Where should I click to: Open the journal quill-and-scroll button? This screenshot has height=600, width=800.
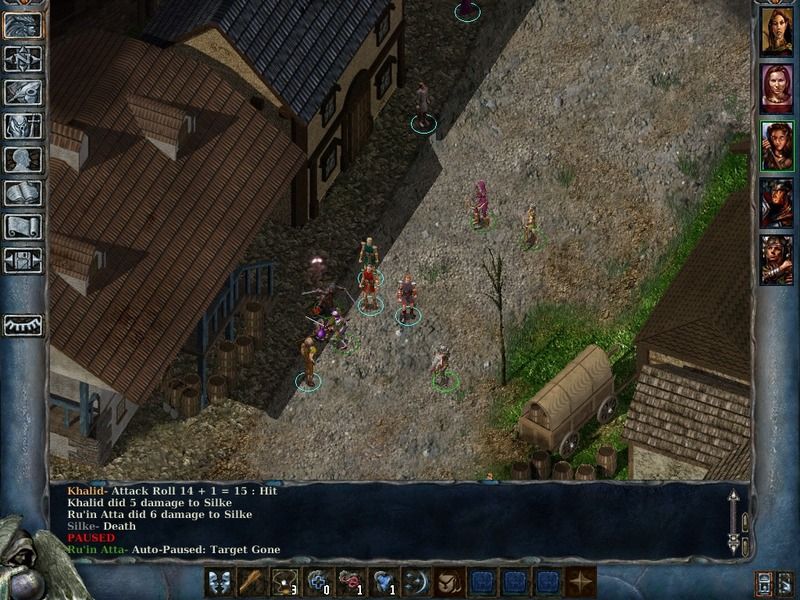click(22, 92)
